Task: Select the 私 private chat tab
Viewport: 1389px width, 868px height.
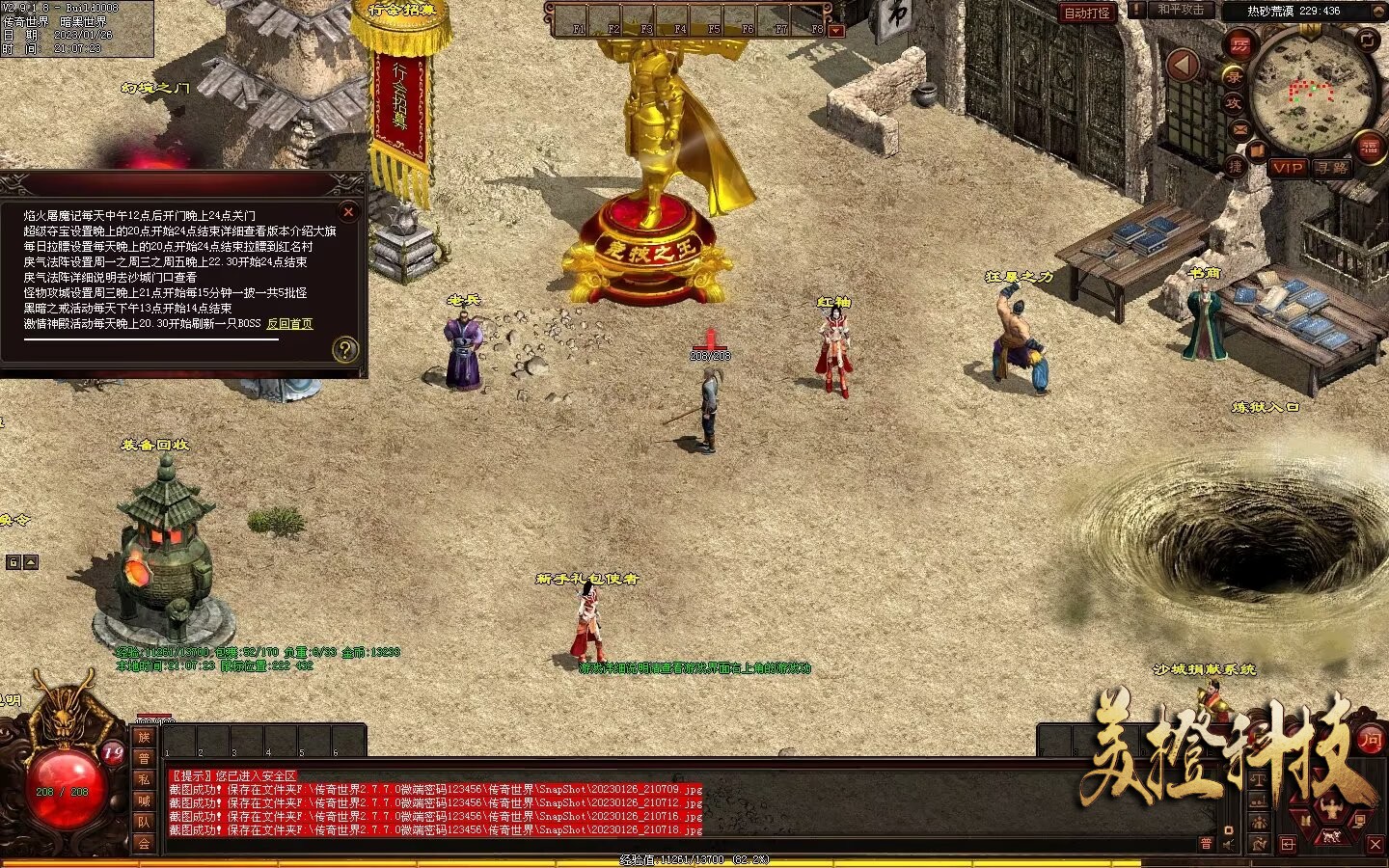Action: 144,779
